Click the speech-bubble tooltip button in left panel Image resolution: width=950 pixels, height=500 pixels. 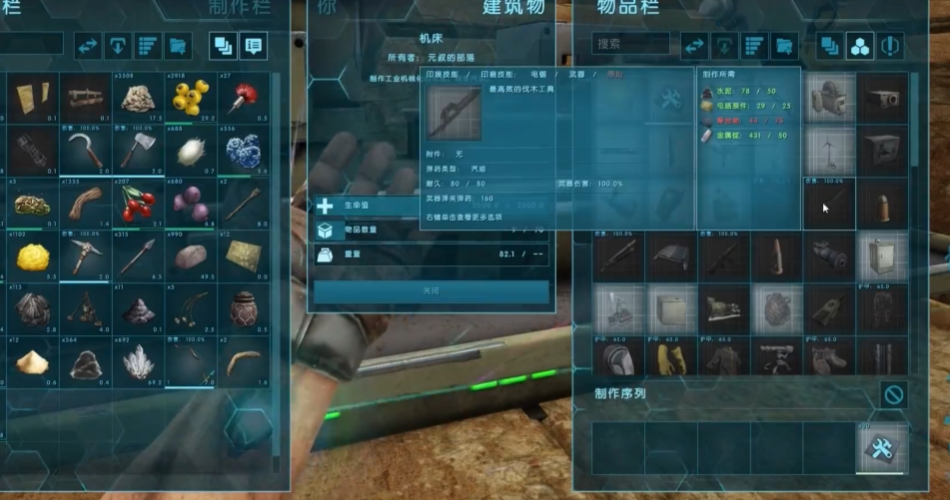tap(252, 45)
